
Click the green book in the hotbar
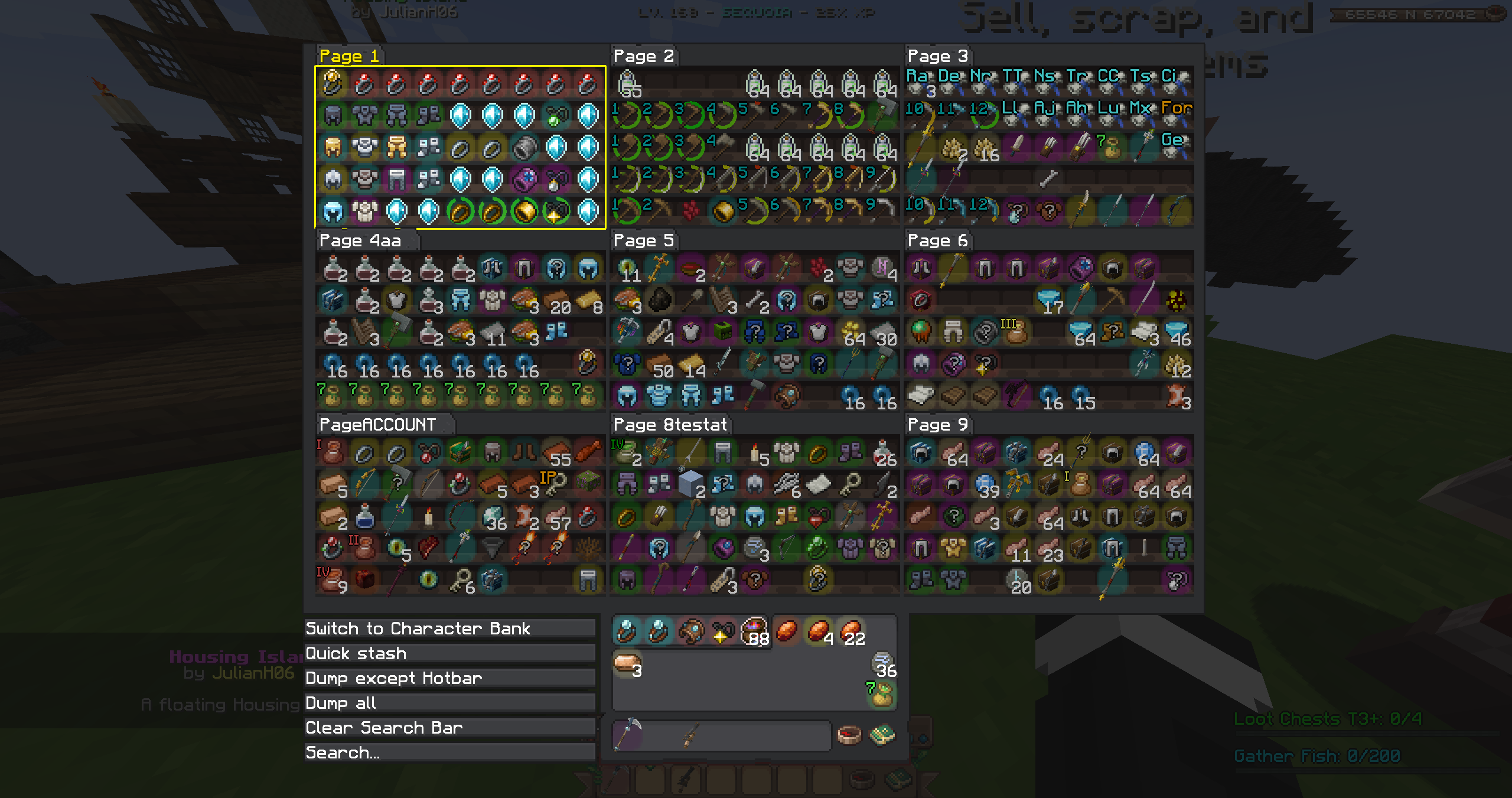(882, 735)
